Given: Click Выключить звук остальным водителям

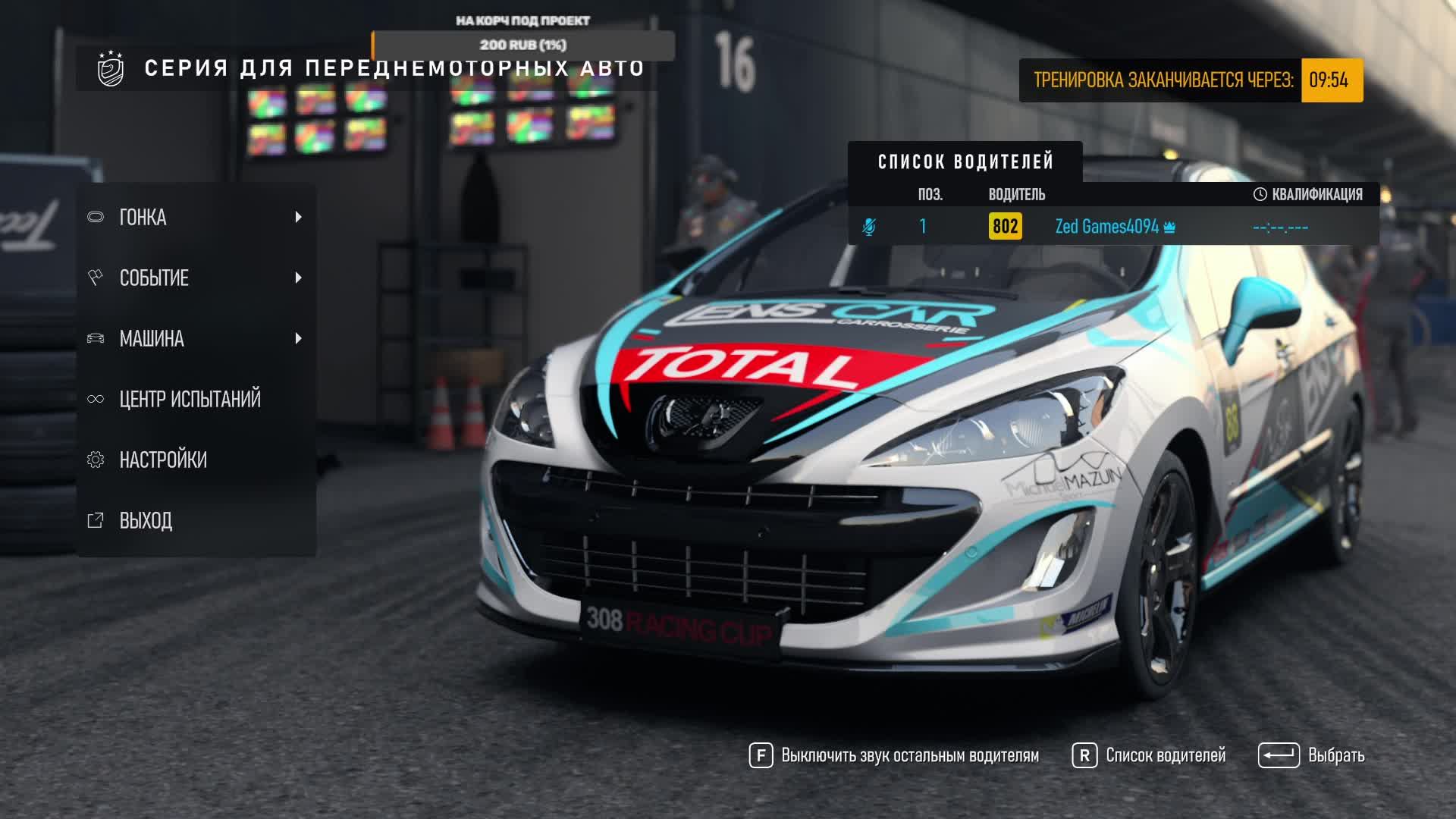Looking at the screenshot, I should [895, 755].
